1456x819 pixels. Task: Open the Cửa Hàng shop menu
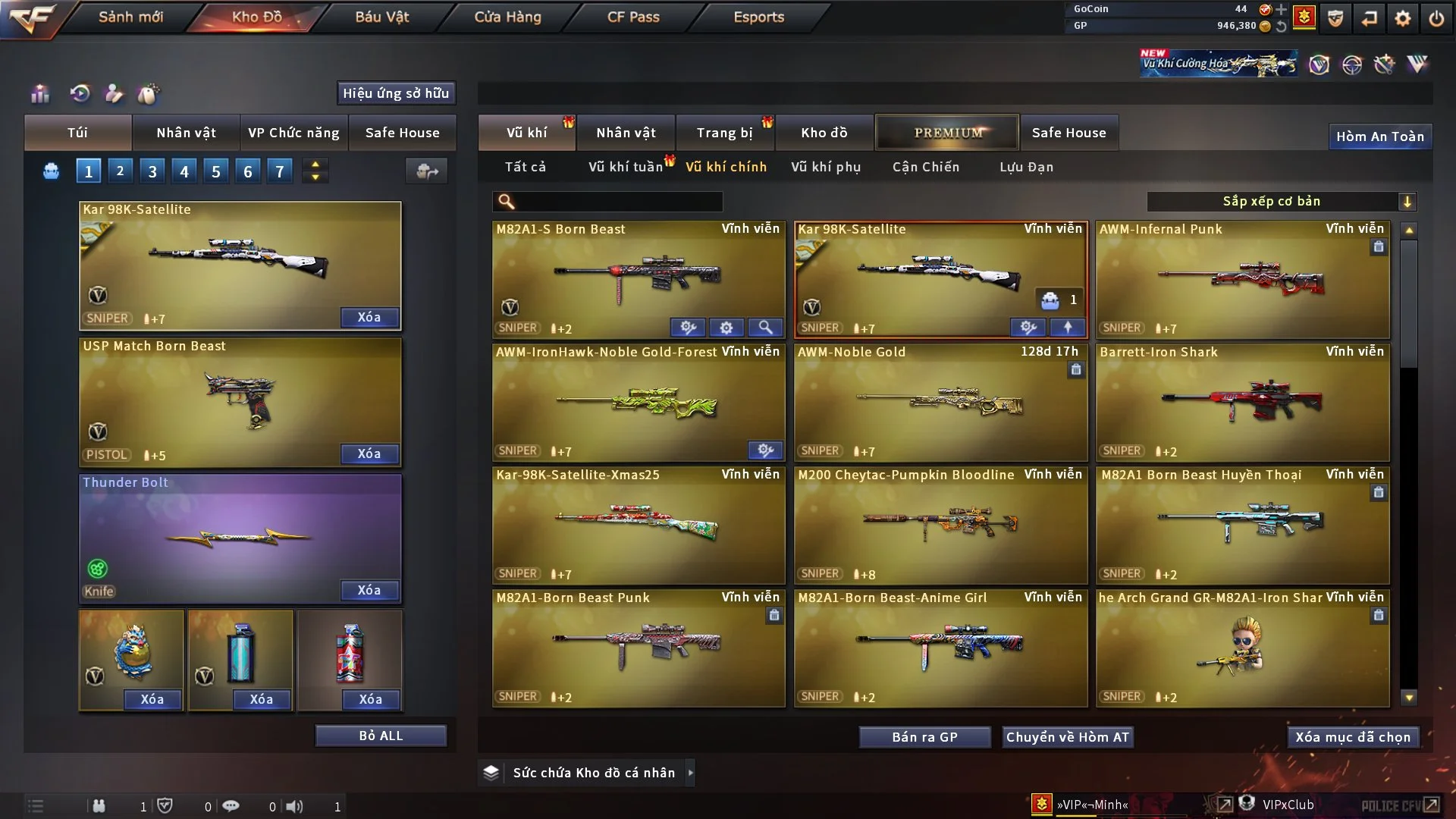point(507,17)
